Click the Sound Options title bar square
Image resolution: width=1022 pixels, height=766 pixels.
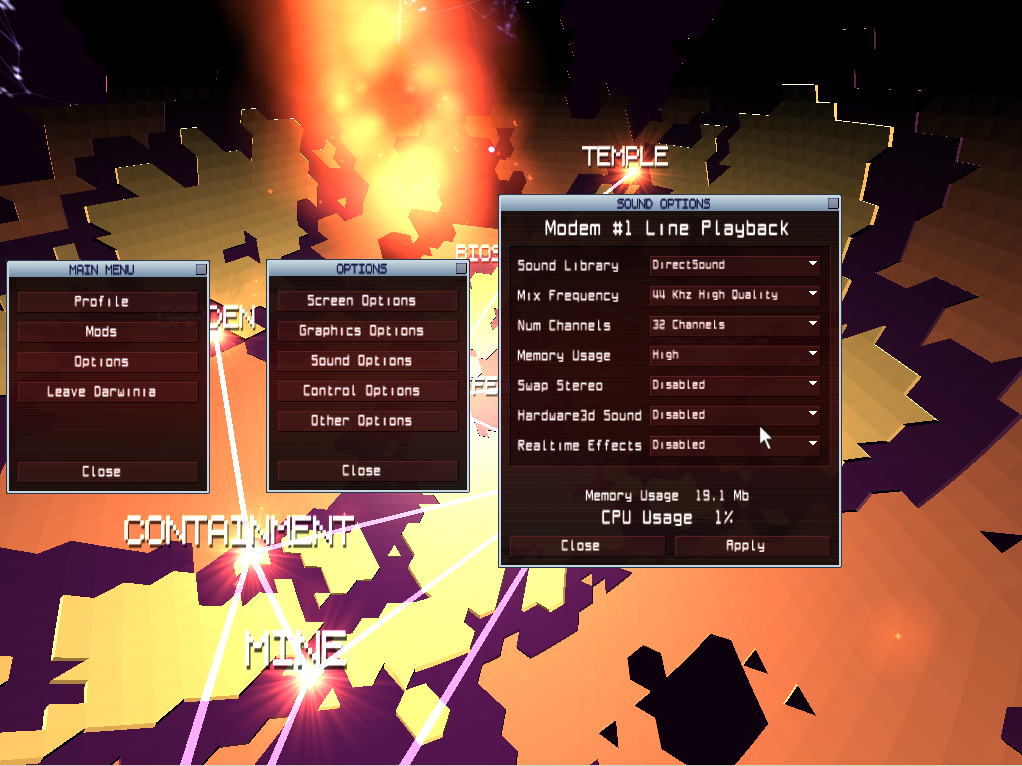pyautogui.click(x=832, y=203)
